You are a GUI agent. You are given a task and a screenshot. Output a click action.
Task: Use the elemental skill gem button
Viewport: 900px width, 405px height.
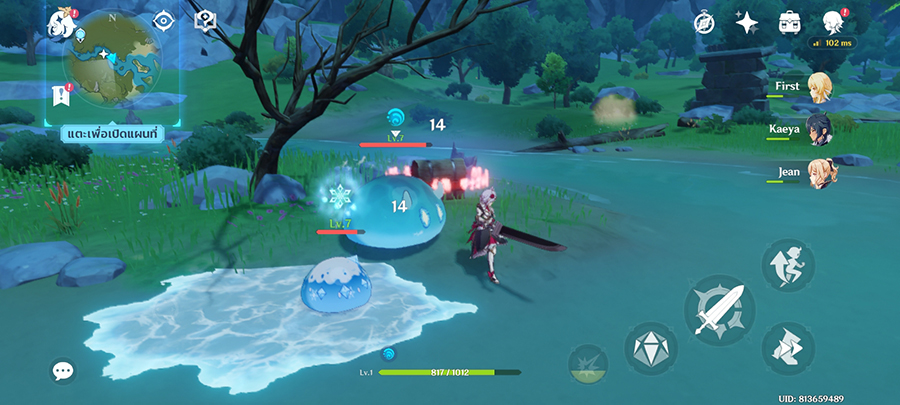[651, 349]
